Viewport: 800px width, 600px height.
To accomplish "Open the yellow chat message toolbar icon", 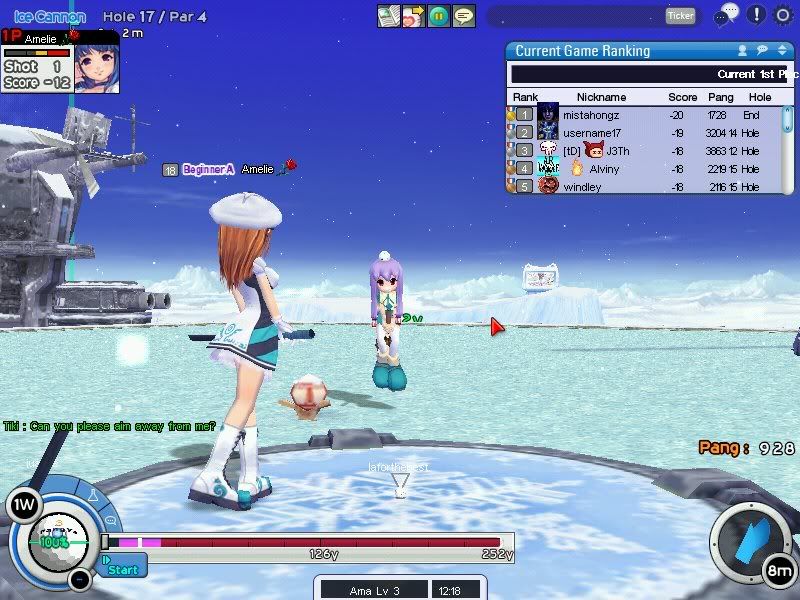I will click(x=463, y=16).
